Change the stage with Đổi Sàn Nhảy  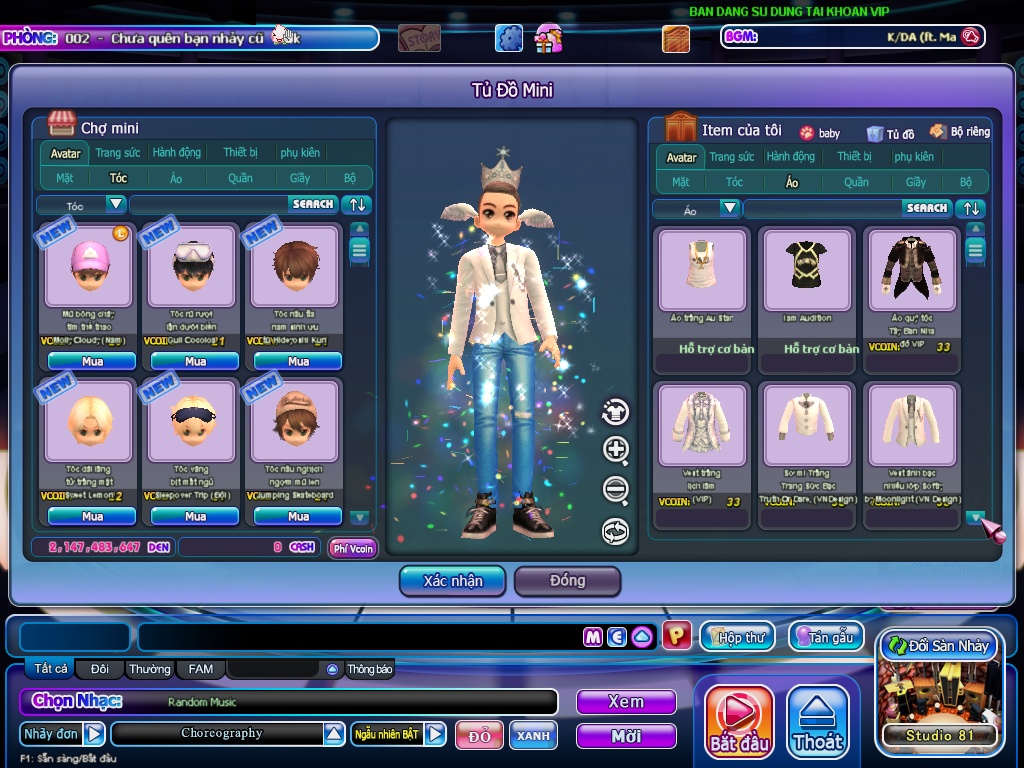point(938,646)
